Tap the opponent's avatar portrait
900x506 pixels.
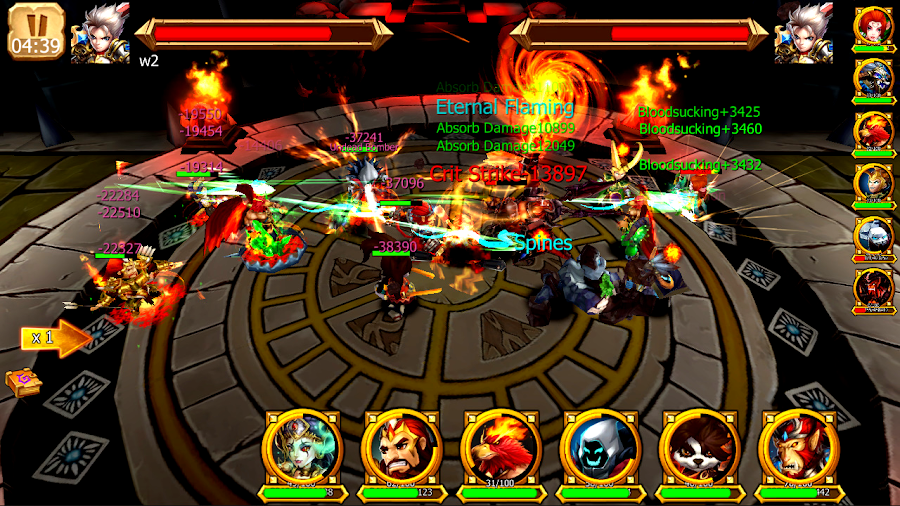pyautogui.click(x=803, y=34)
